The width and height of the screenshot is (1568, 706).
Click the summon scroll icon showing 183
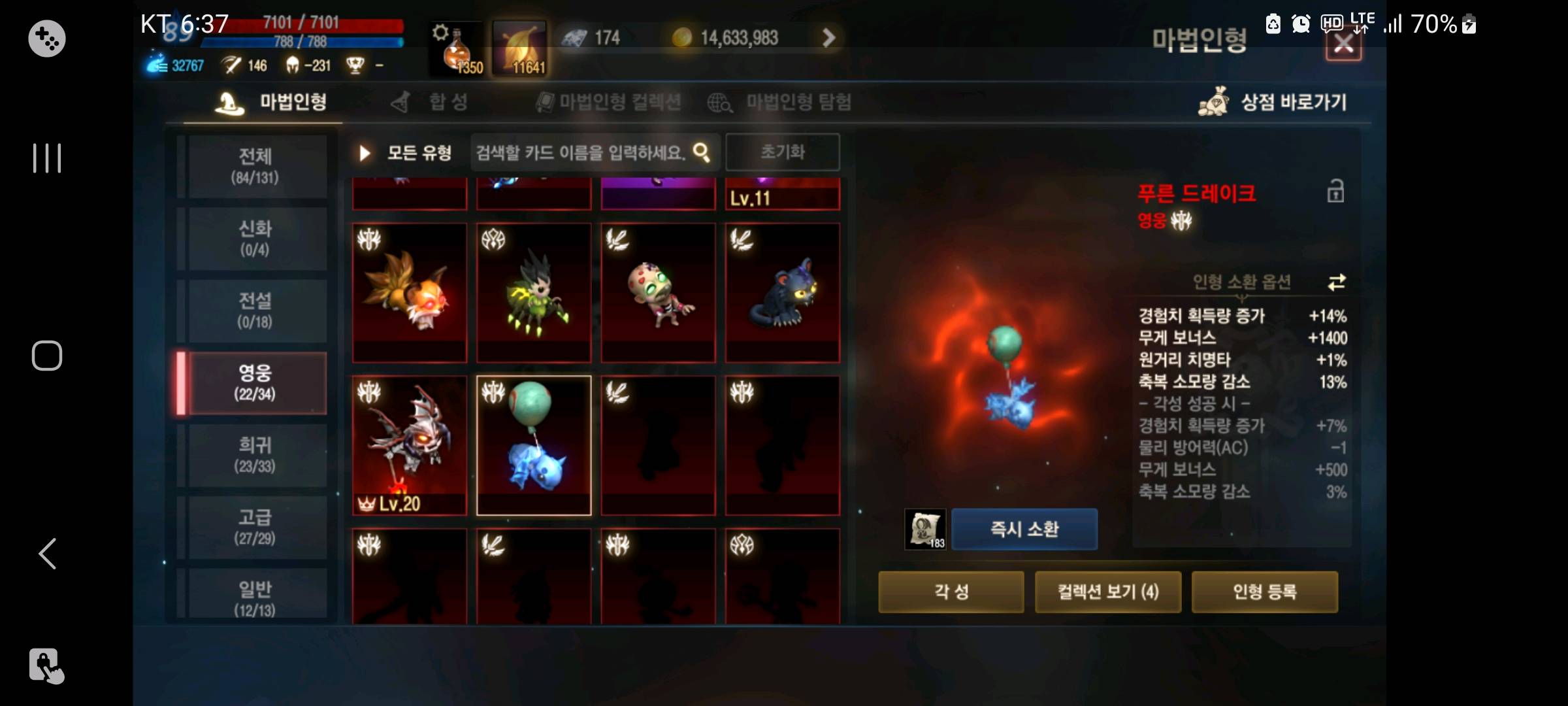(924, 529)
